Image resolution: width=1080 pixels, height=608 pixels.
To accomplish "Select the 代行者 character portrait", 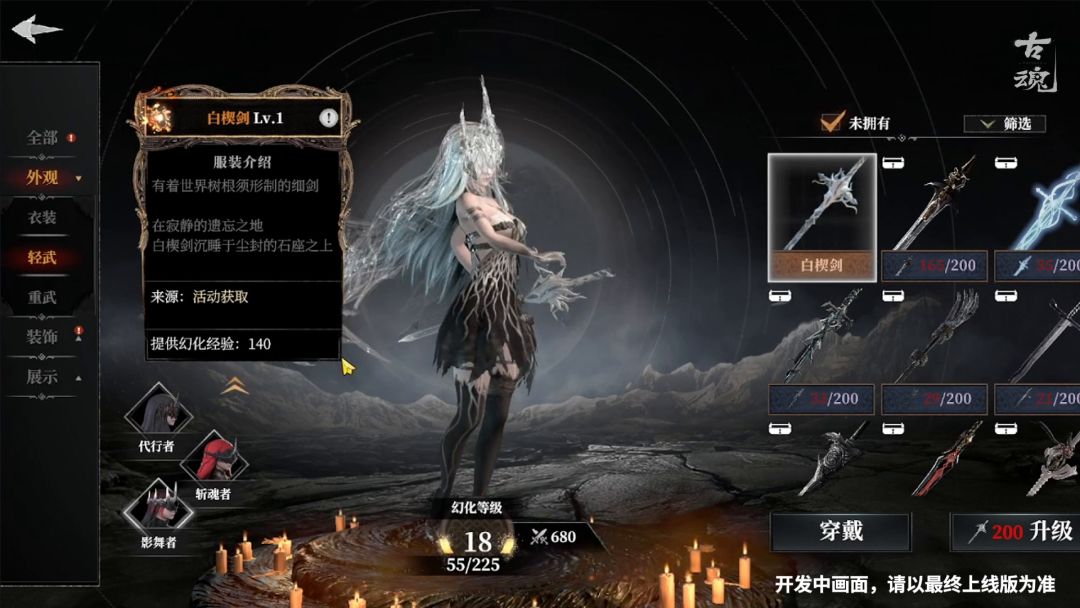I will [157, 413].
